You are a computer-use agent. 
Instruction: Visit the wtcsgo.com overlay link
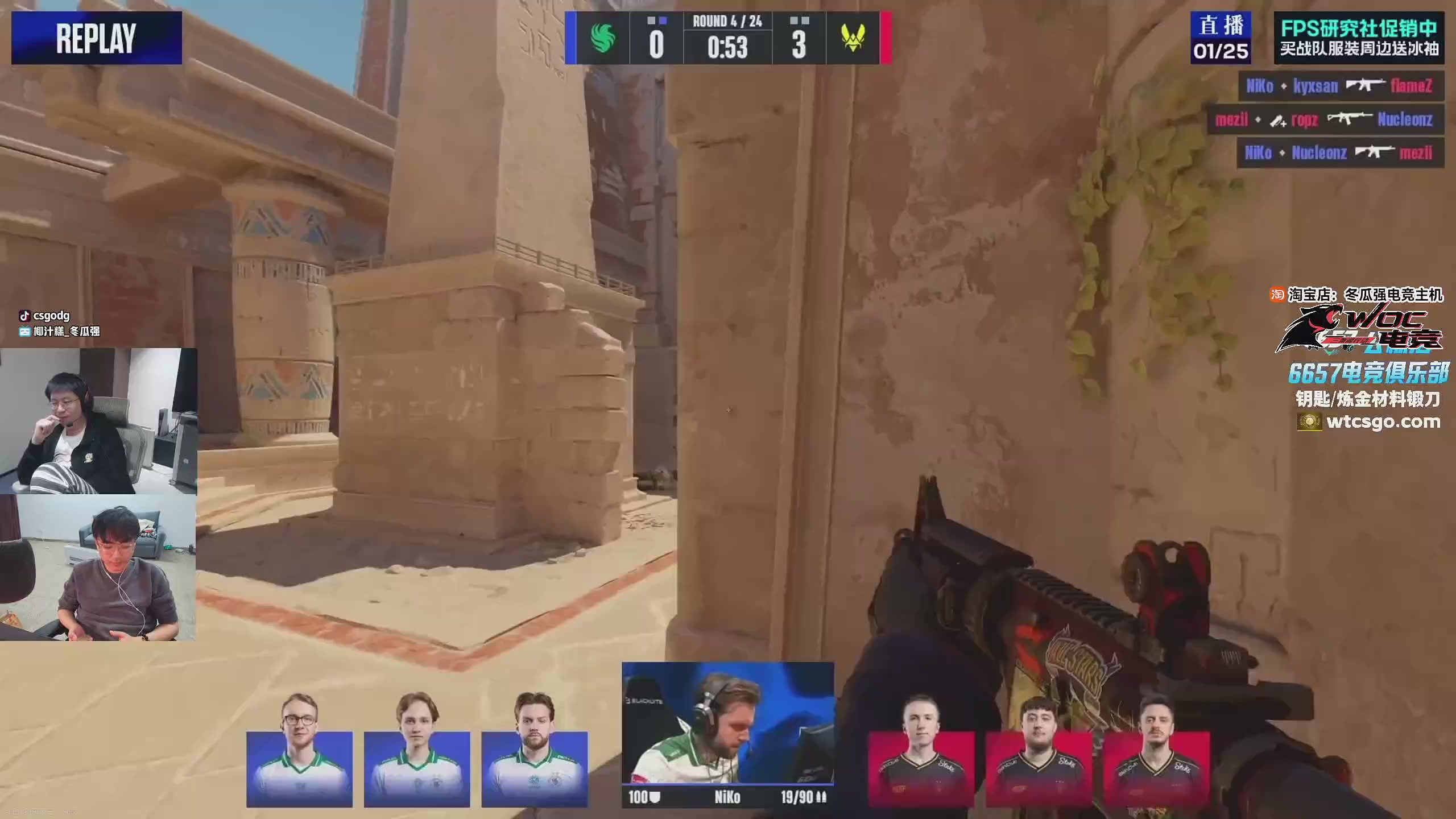pos(1382,422)
